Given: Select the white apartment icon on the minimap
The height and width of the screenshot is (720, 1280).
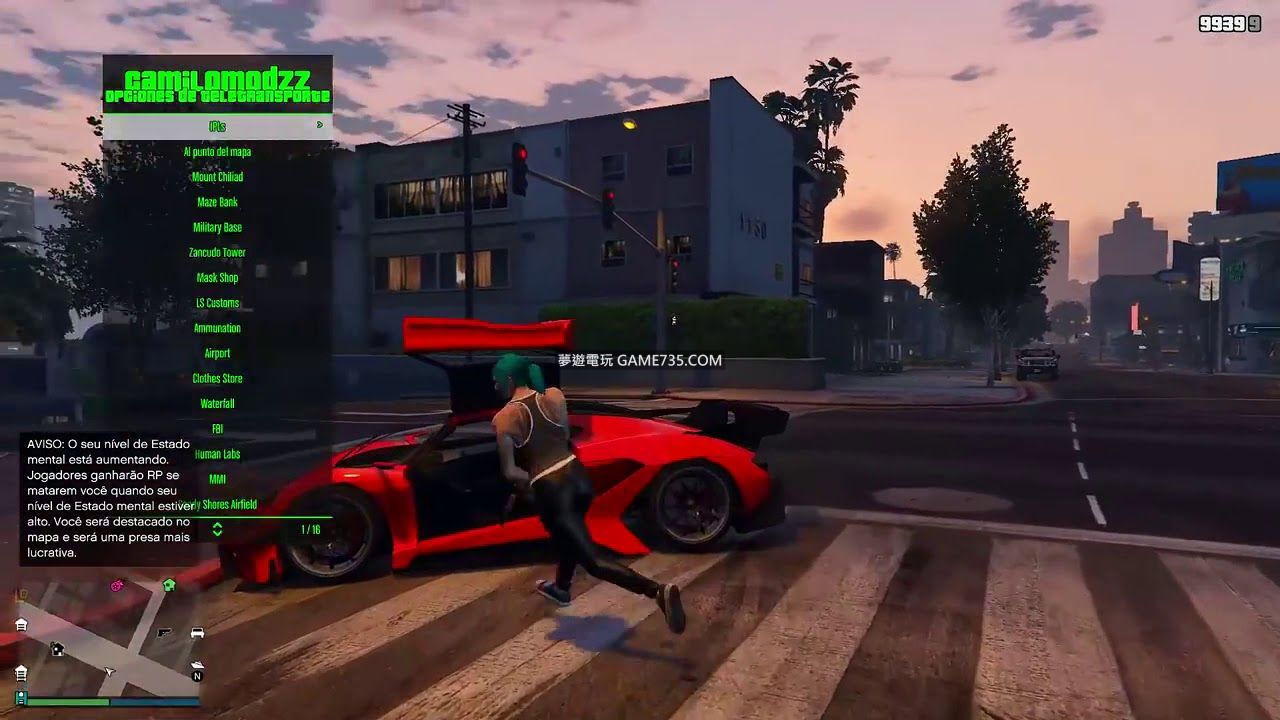Looking at the screenshot, I should 21,624.
